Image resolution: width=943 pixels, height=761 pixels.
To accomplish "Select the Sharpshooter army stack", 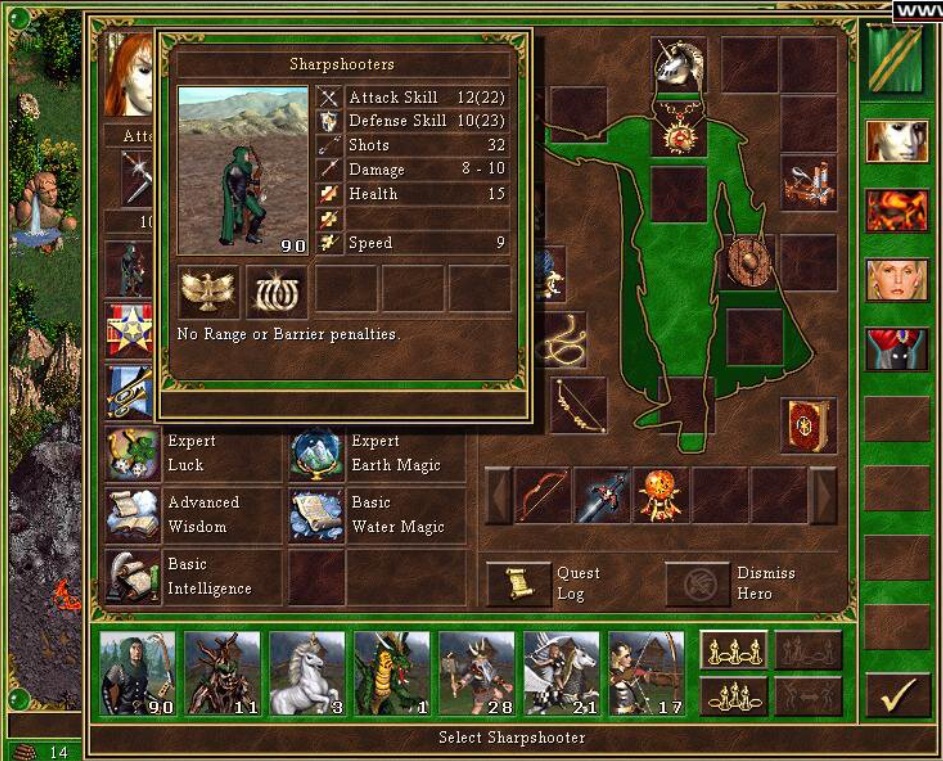I will coord(137,672).
